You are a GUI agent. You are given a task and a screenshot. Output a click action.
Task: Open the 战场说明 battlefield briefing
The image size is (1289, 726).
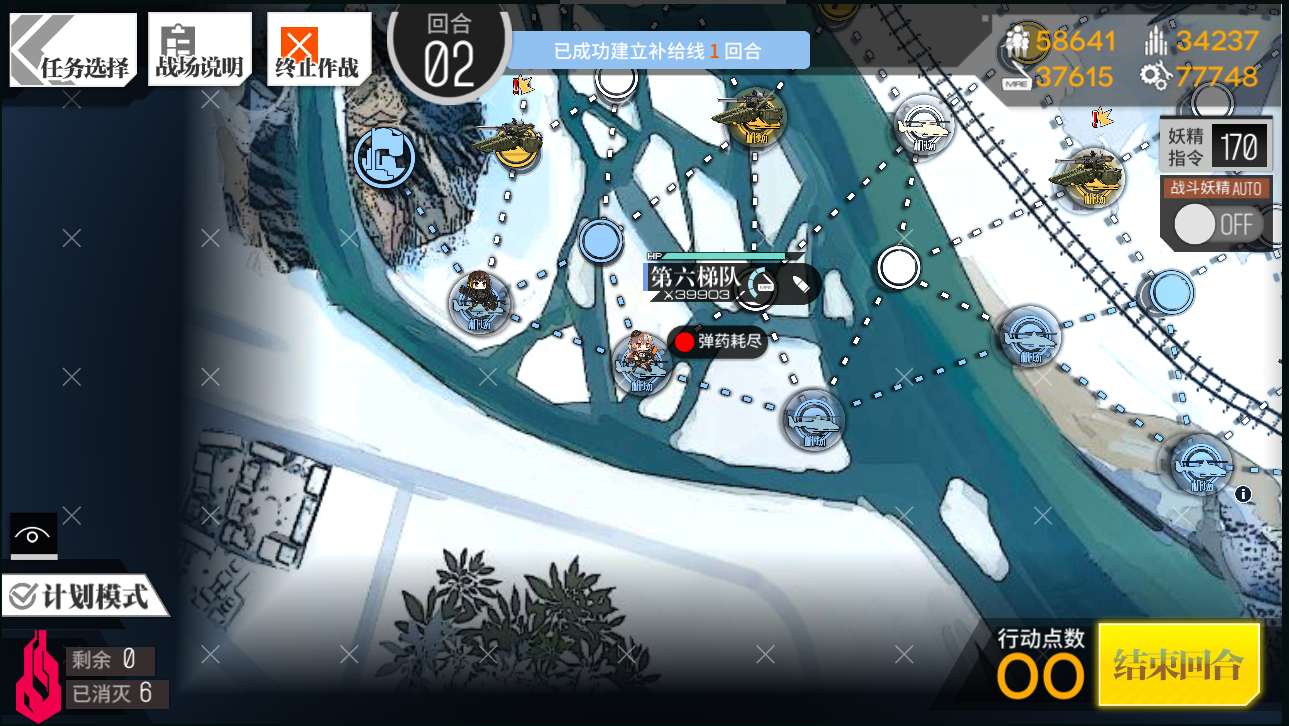click(199, 50)
